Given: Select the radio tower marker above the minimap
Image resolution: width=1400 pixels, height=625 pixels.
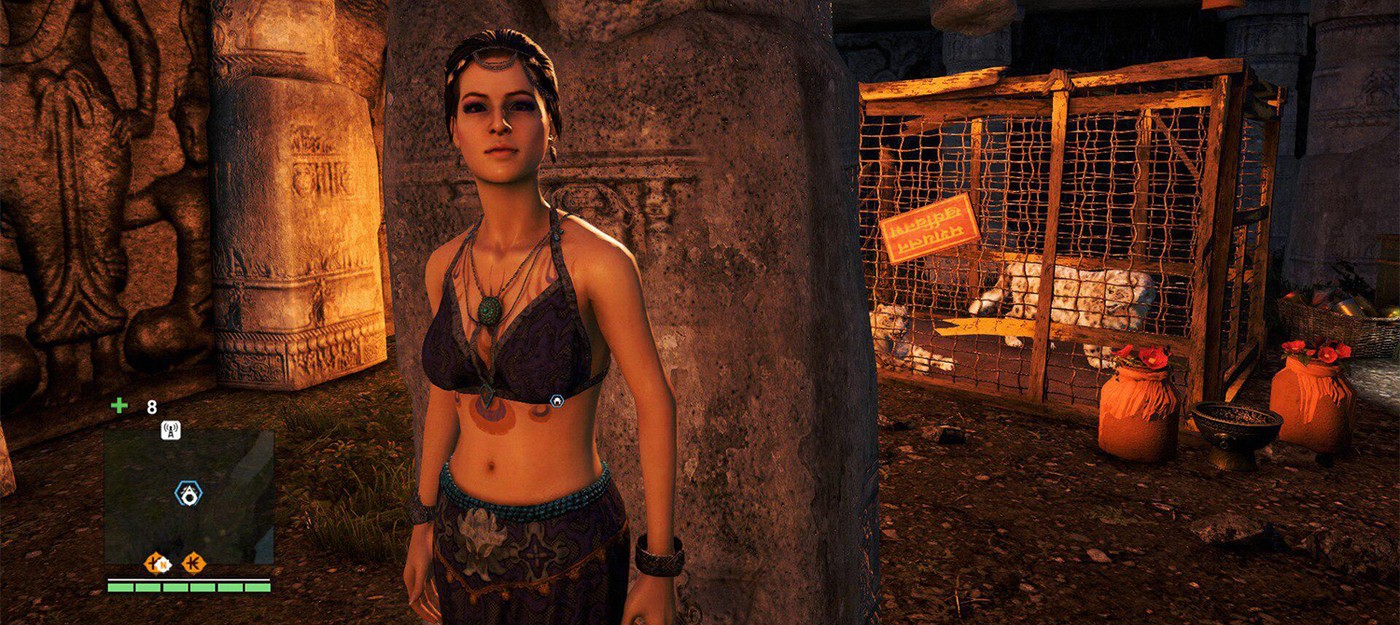Looking at the screenshot, I should 171,431.
